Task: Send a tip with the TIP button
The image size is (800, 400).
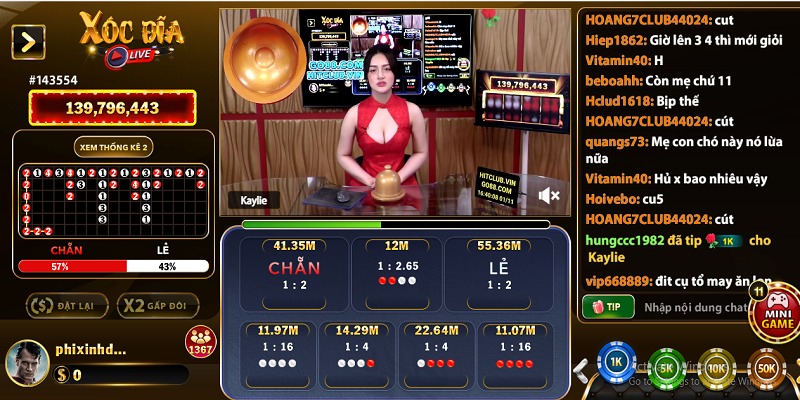Action: click(x=608, y=306)
